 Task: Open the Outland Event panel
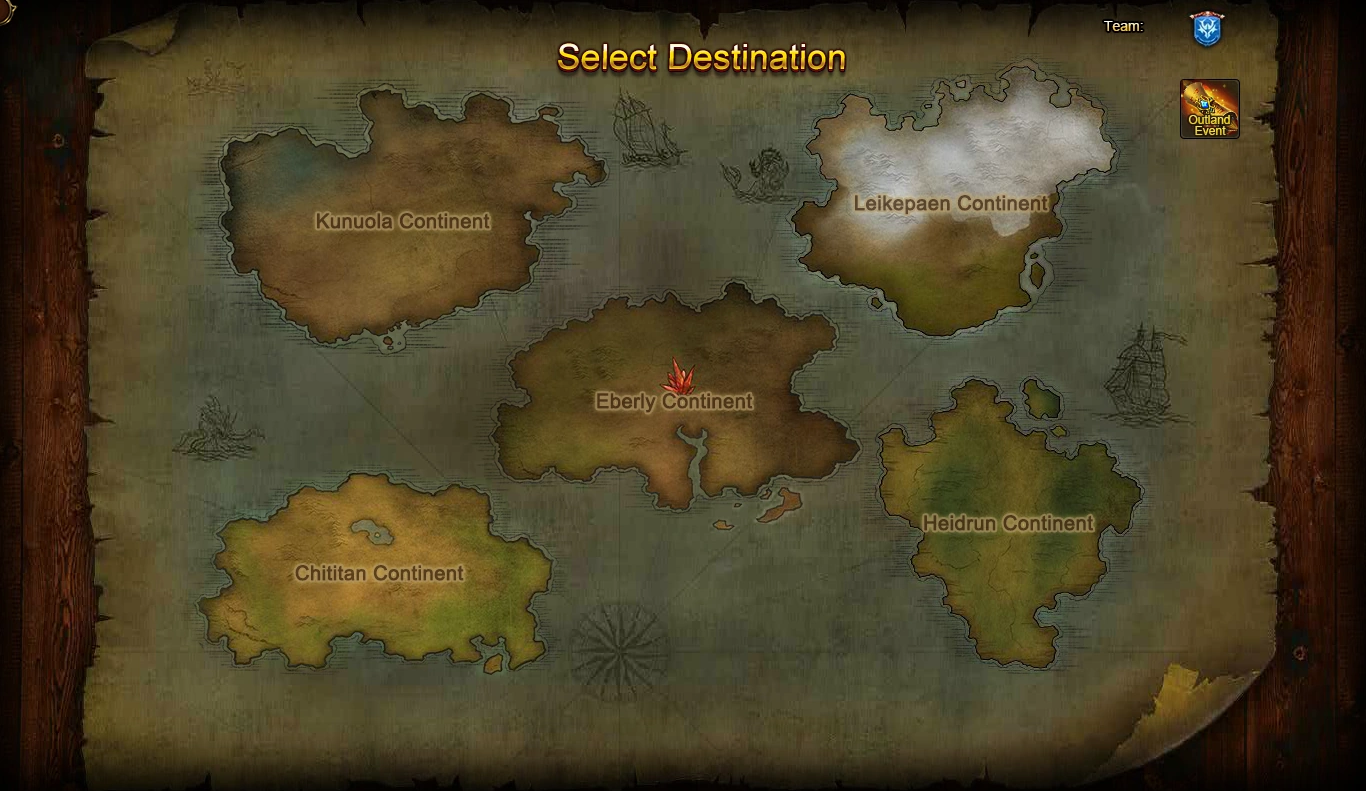1209,105
